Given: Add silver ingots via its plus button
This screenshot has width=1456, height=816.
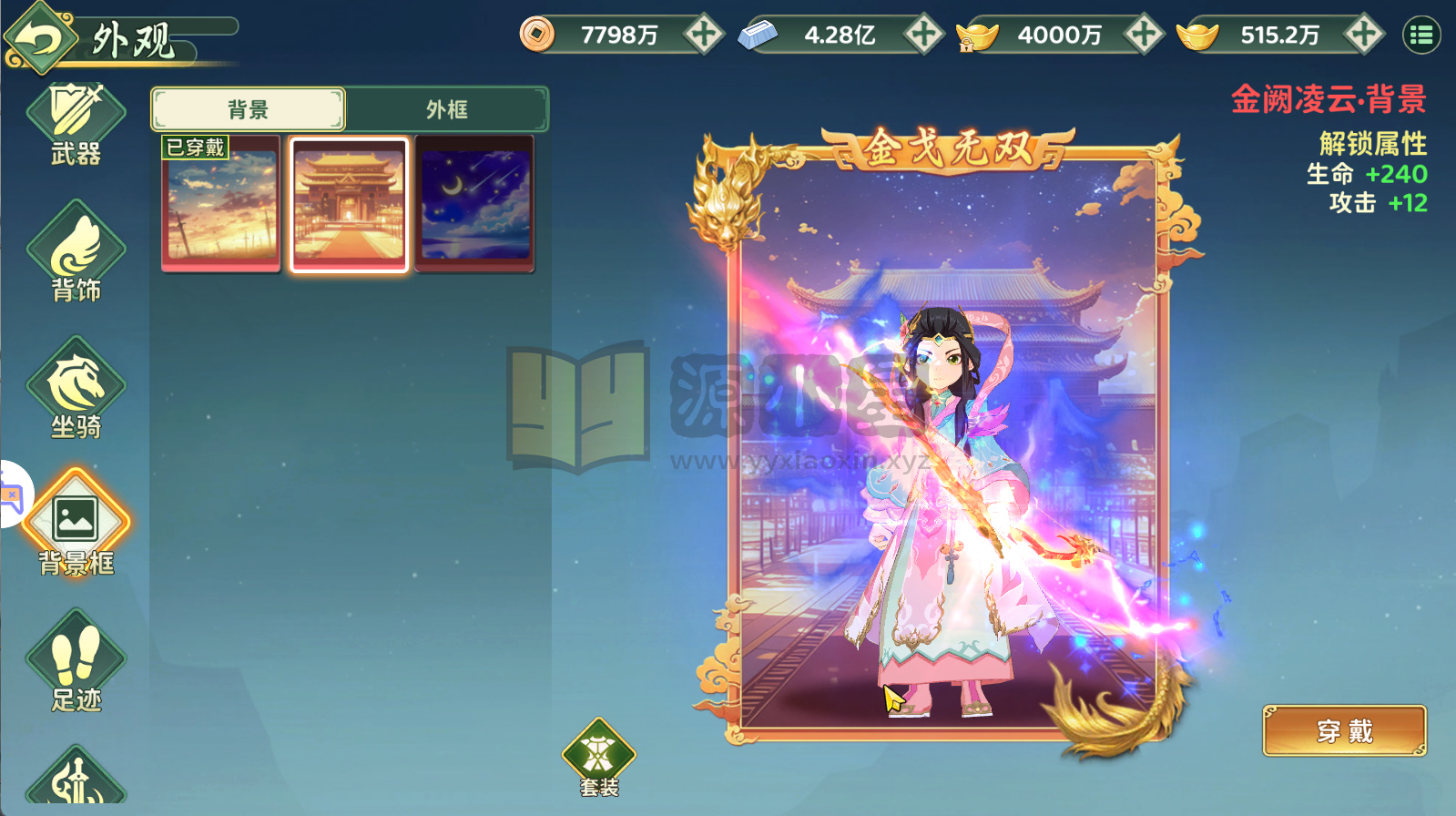Looking at the screenshot, I should pos(923,34).
